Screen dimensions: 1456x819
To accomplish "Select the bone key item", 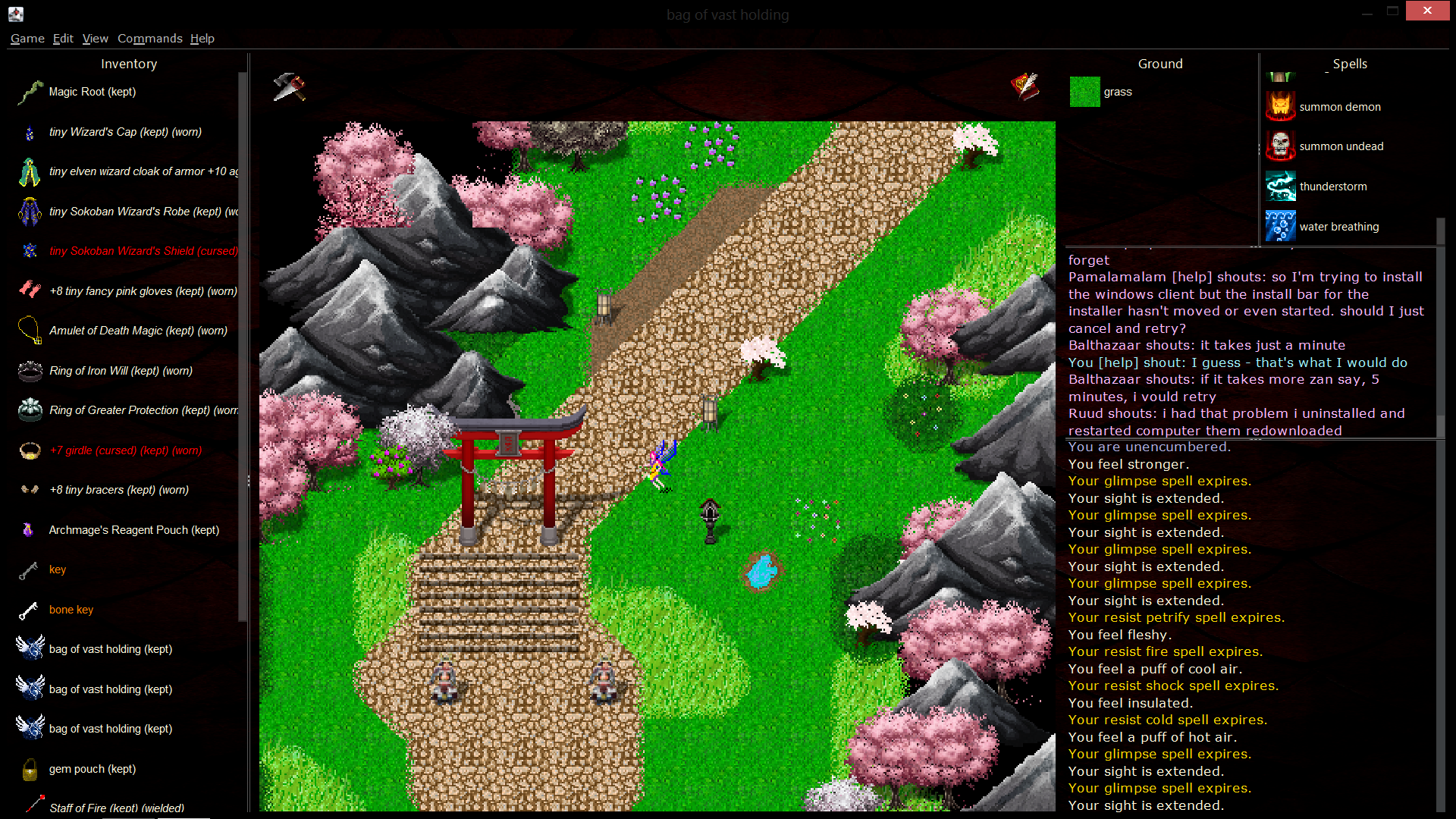I will point(71,610).
